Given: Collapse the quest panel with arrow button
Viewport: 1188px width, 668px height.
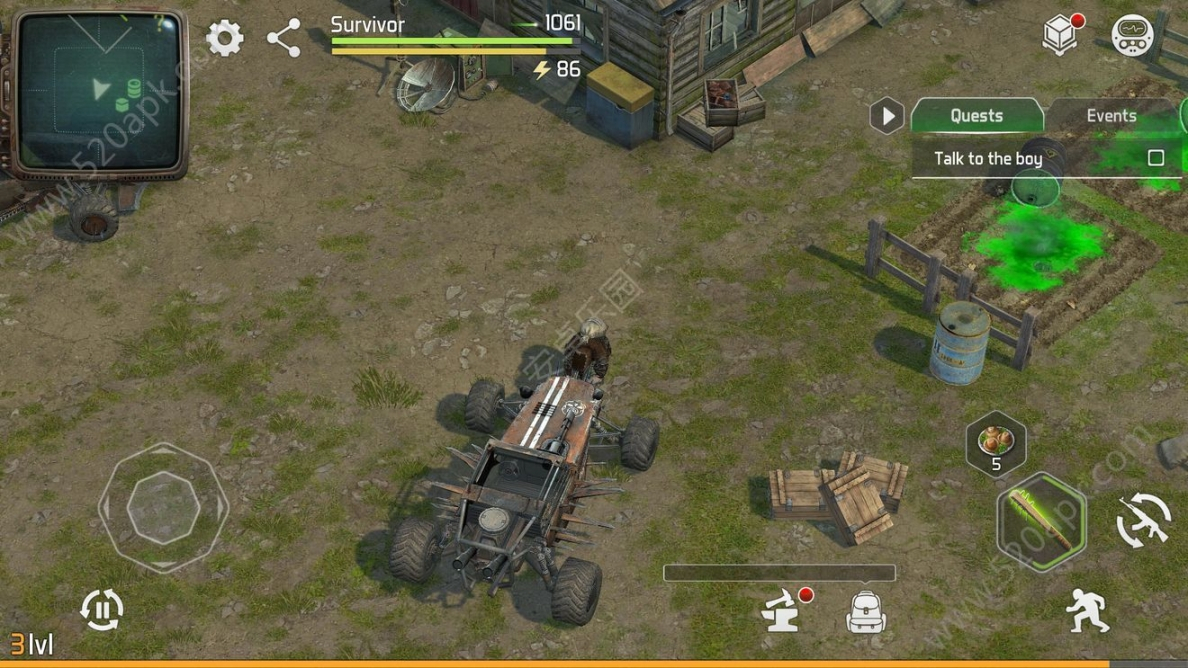Looking at the screenshot, I should pos(887,116).
